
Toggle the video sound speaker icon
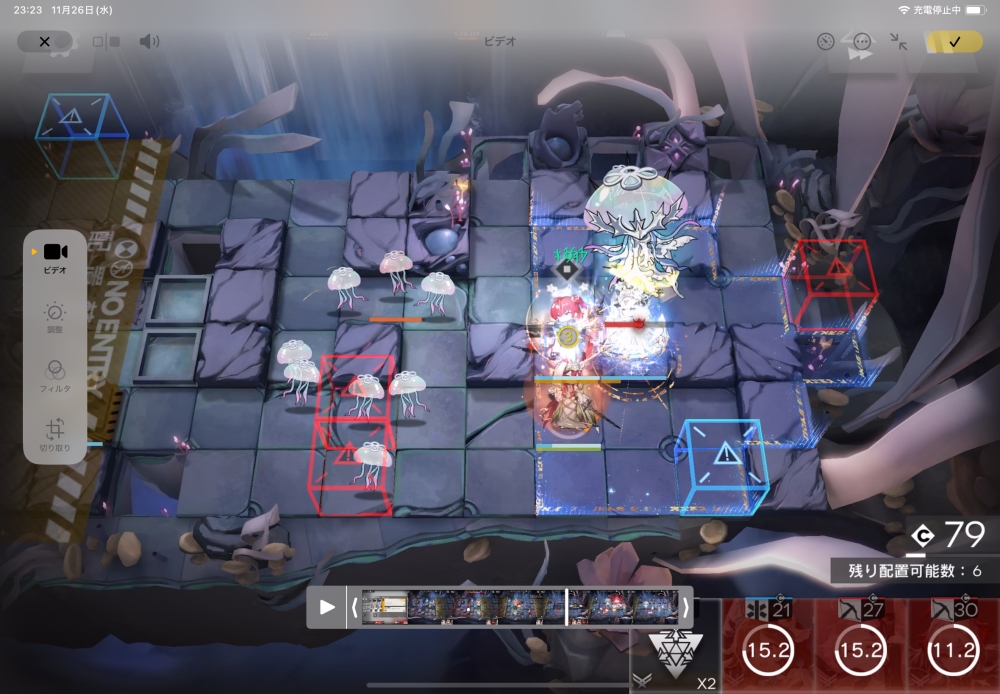click(149, 42)
